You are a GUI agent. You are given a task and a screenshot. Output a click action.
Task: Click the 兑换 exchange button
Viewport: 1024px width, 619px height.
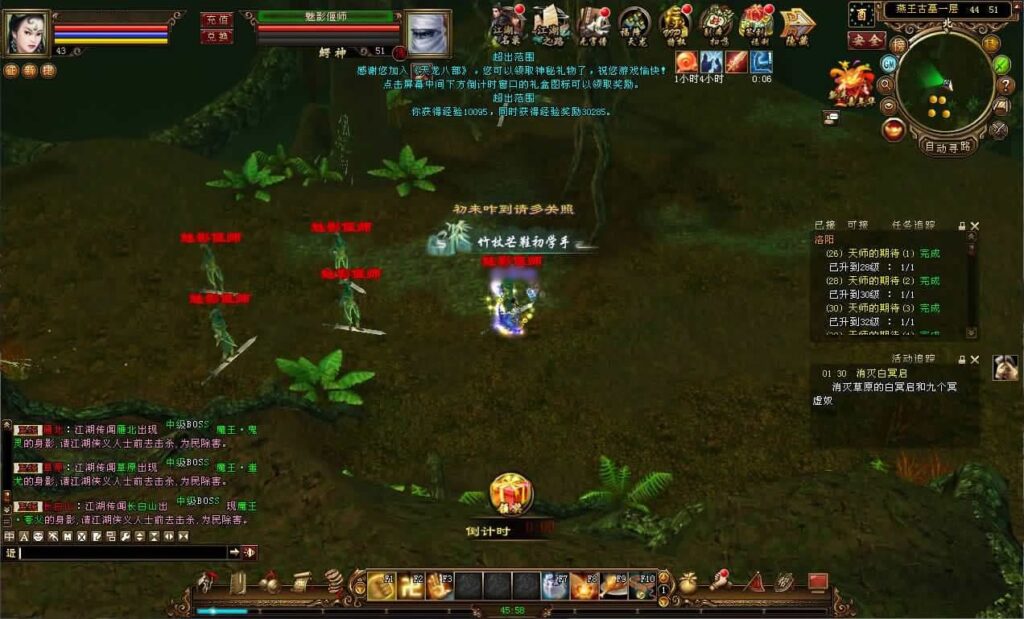tap(216, 37)
